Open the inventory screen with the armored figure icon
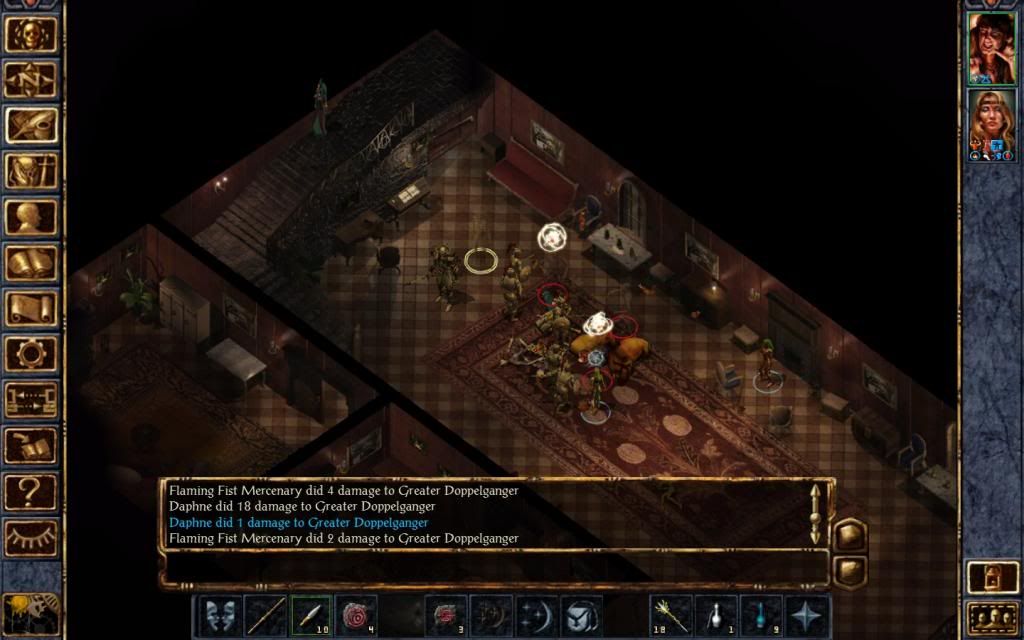This screenshot has width=1024, height=640. point(31,170)
